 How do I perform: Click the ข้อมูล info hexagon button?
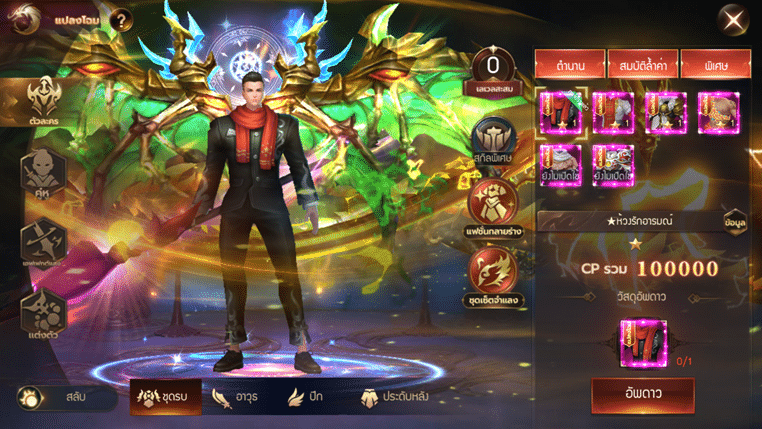[x=735, y=223]
